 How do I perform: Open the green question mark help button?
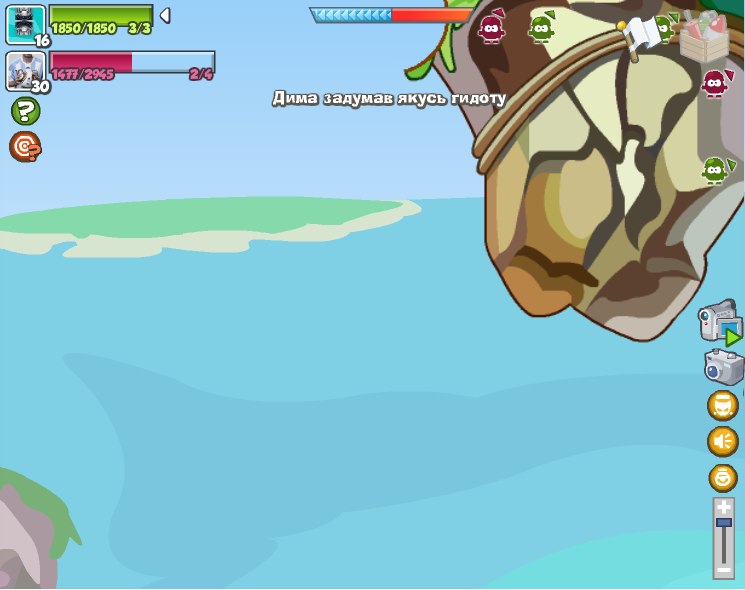(25, 111)
